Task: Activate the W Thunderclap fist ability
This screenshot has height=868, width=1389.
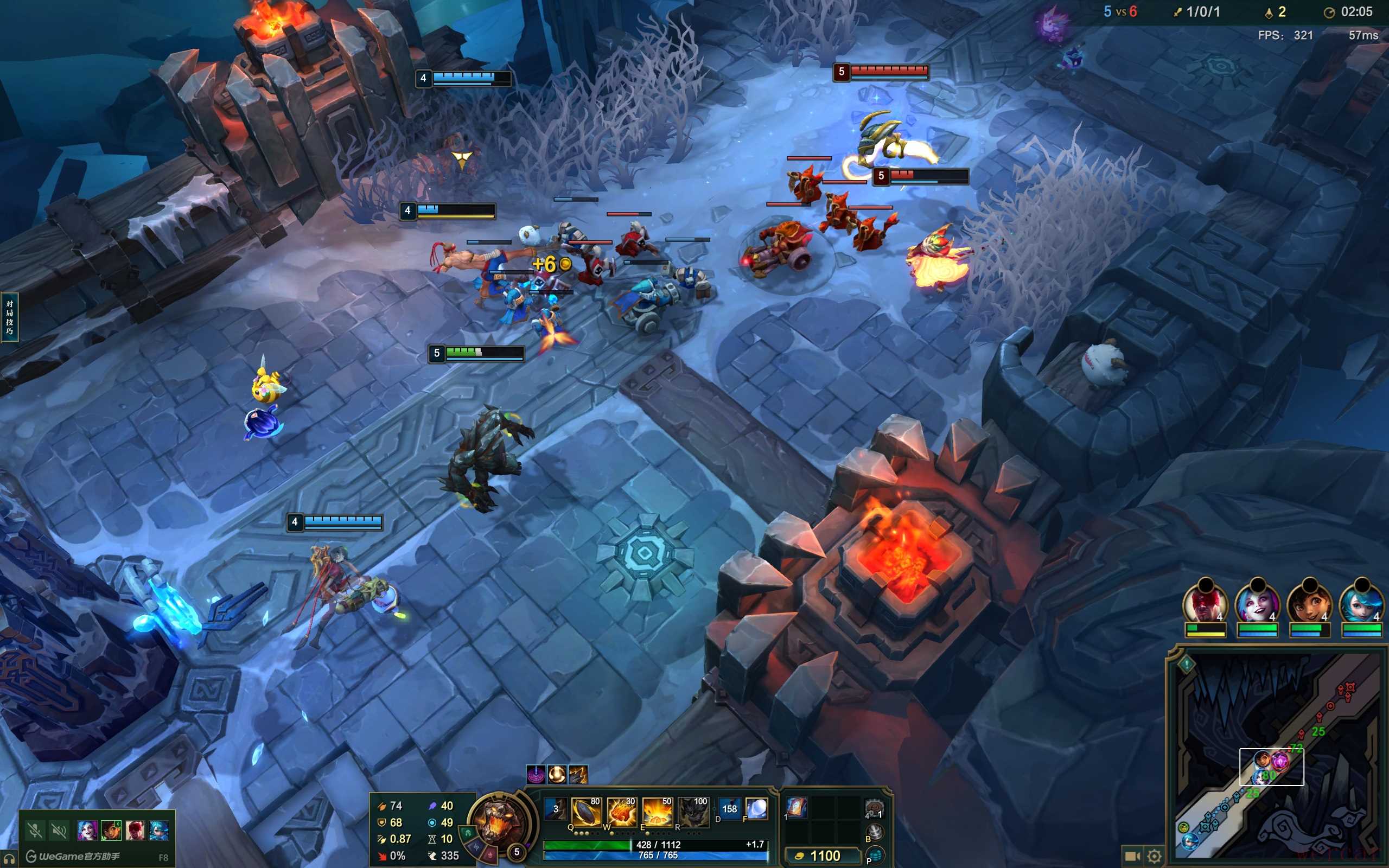Action: pos(621,812)
